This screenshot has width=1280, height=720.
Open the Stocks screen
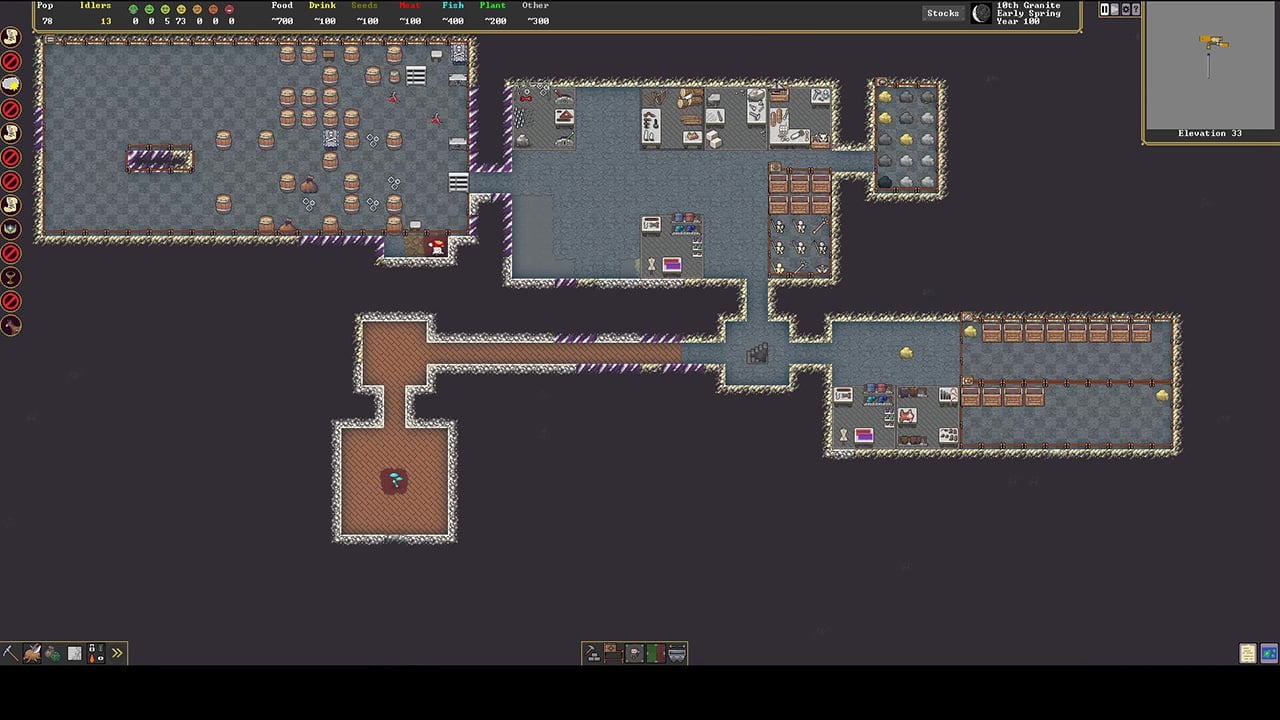coord(941,13)
